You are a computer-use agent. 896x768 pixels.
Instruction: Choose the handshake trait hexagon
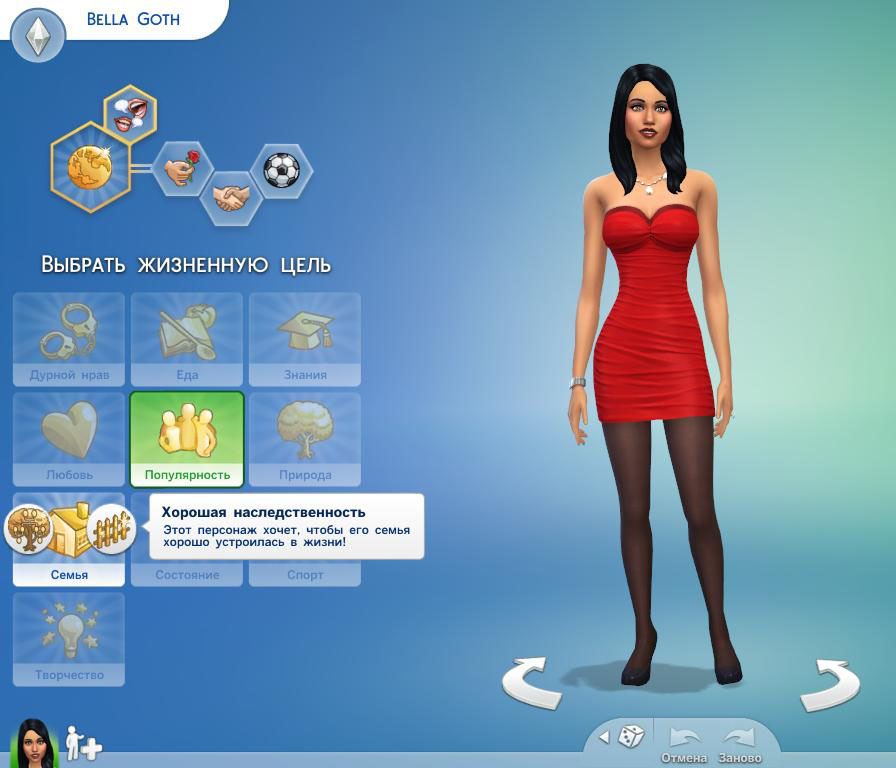coord(231,196)
